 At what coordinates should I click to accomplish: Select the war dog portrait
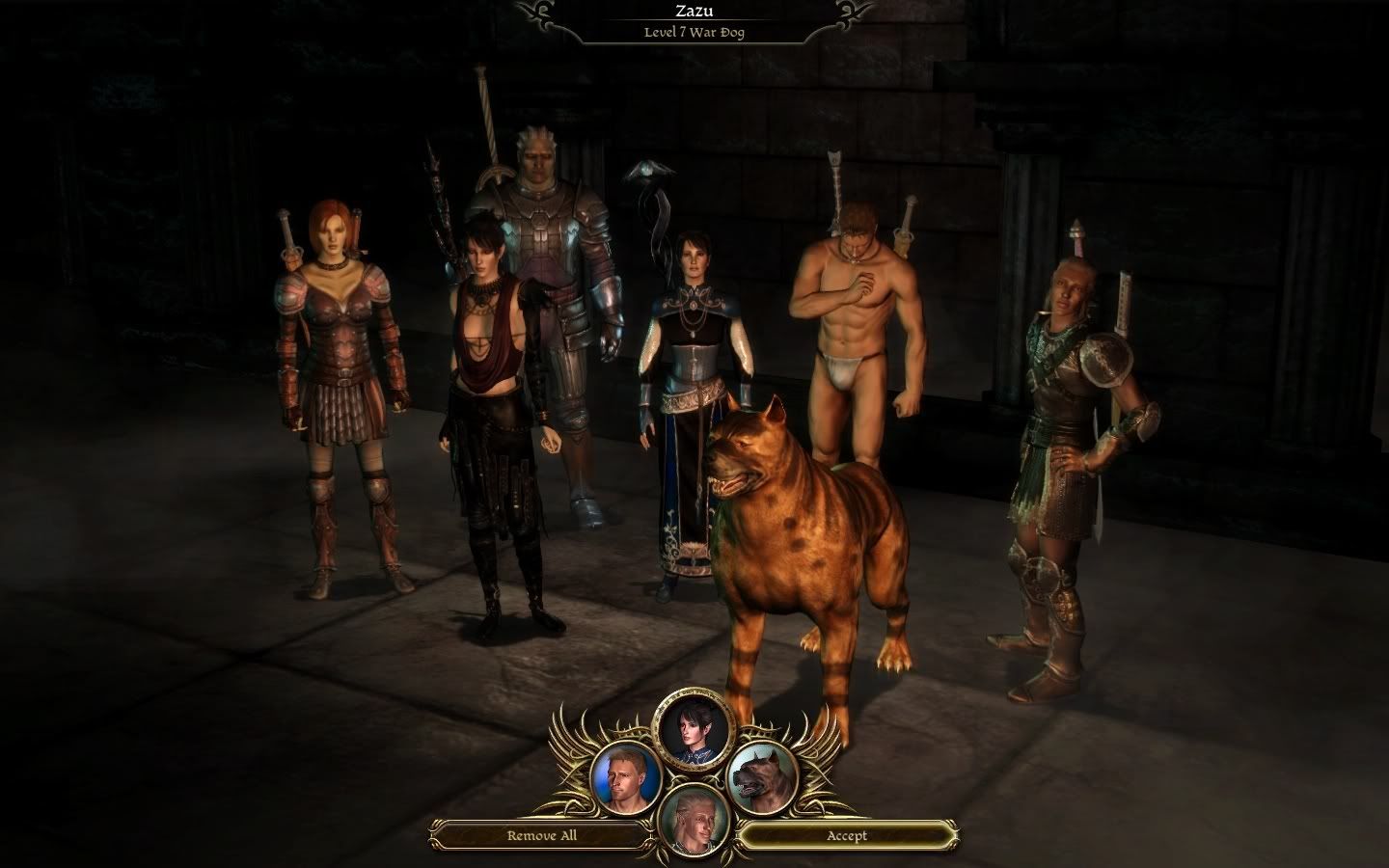click(763, 776)
